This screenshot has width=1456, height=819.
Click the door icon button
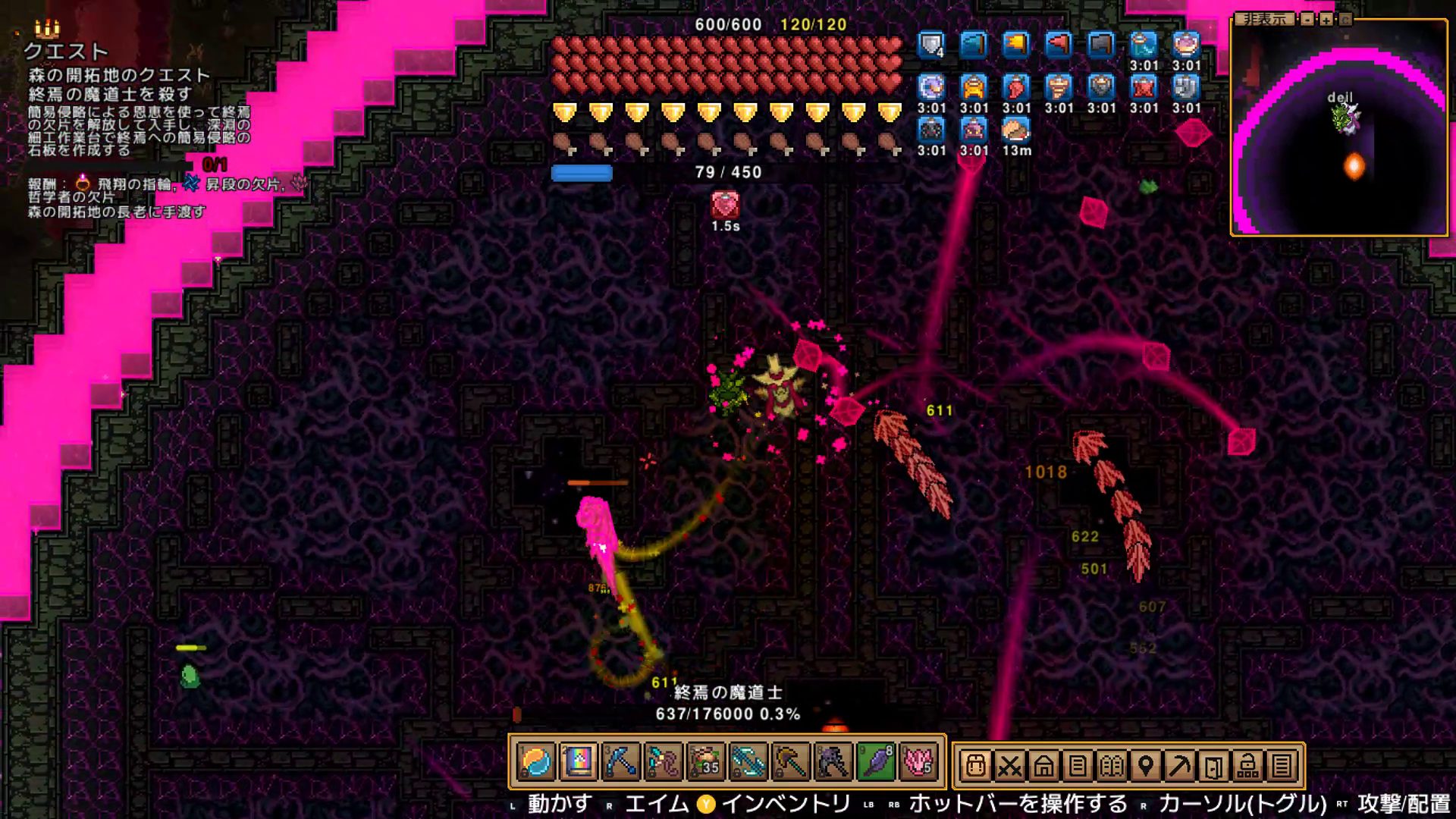1213,766
